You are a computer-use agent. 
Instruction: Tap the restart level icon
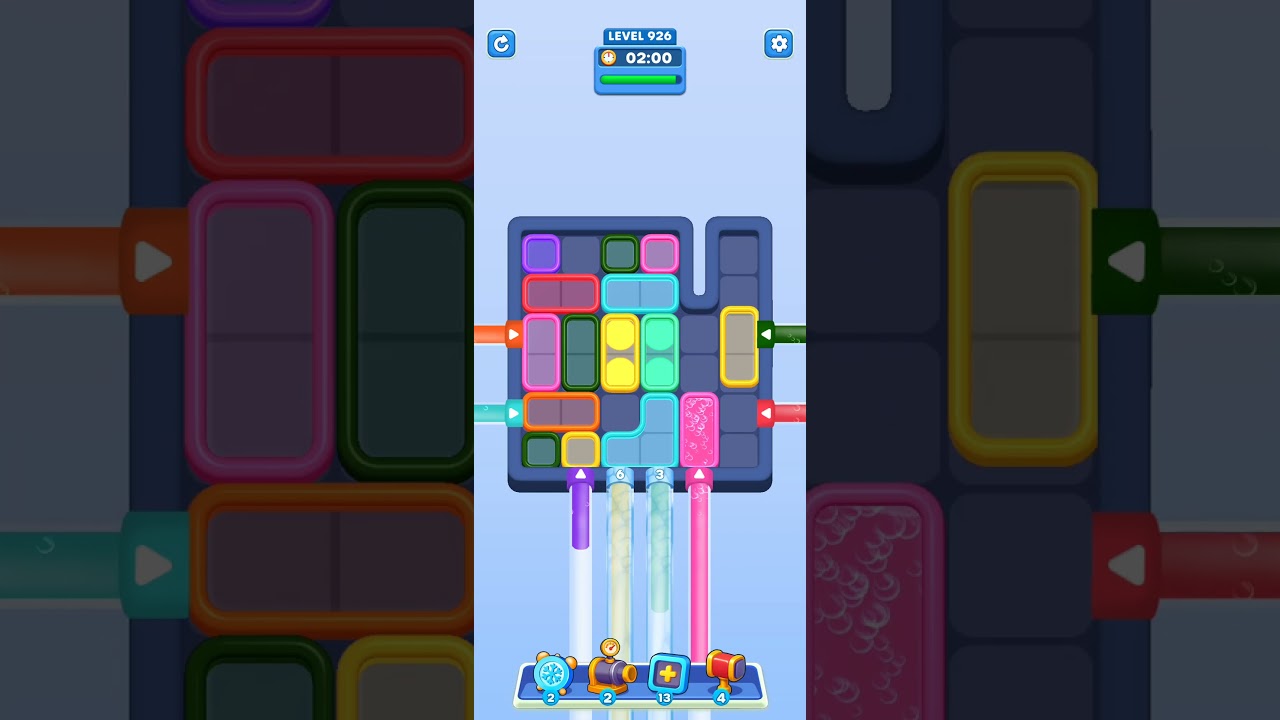point(501,44)
